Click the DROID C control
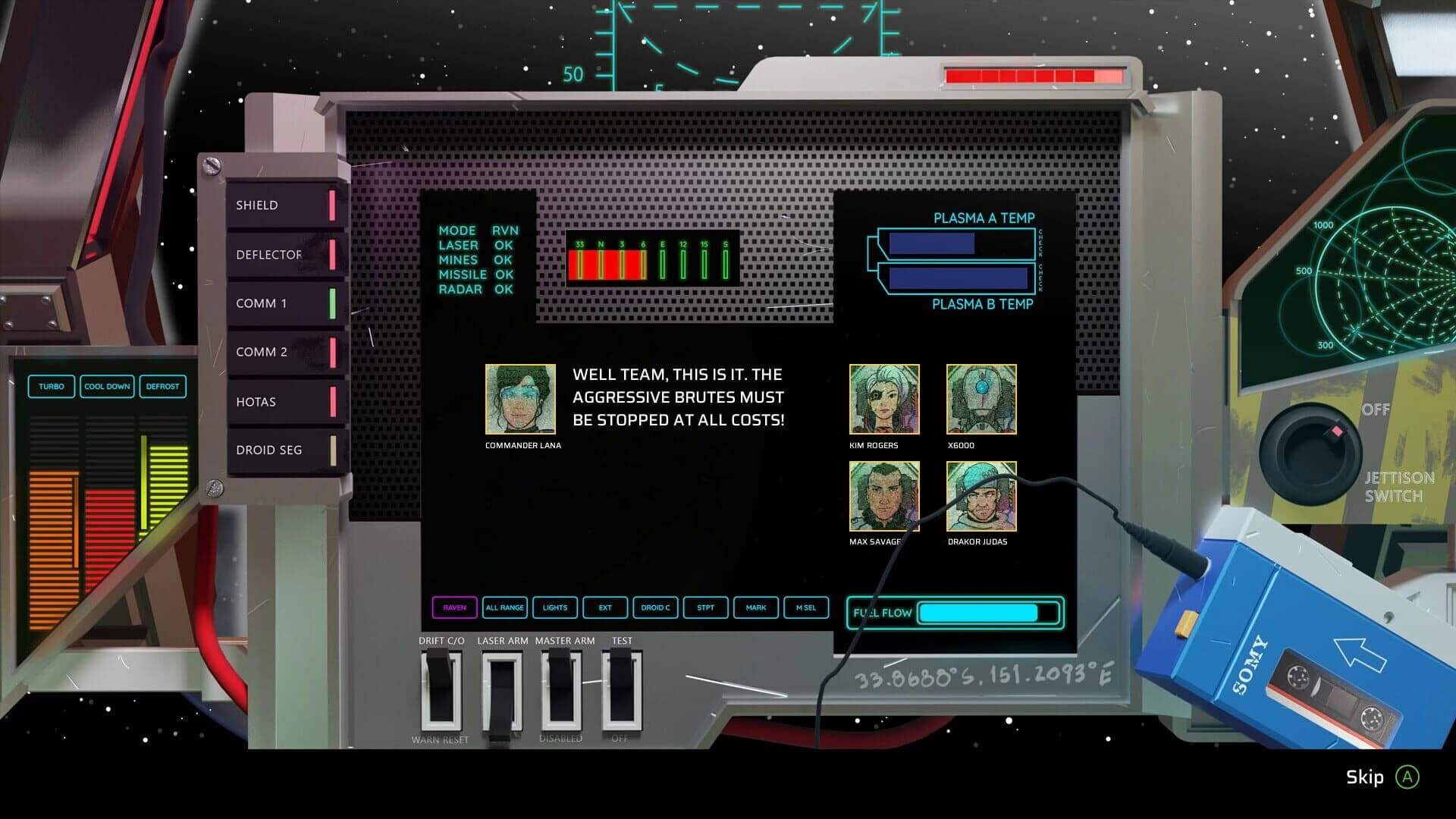Screen dimensions: 1456x819 pos(655,607)
